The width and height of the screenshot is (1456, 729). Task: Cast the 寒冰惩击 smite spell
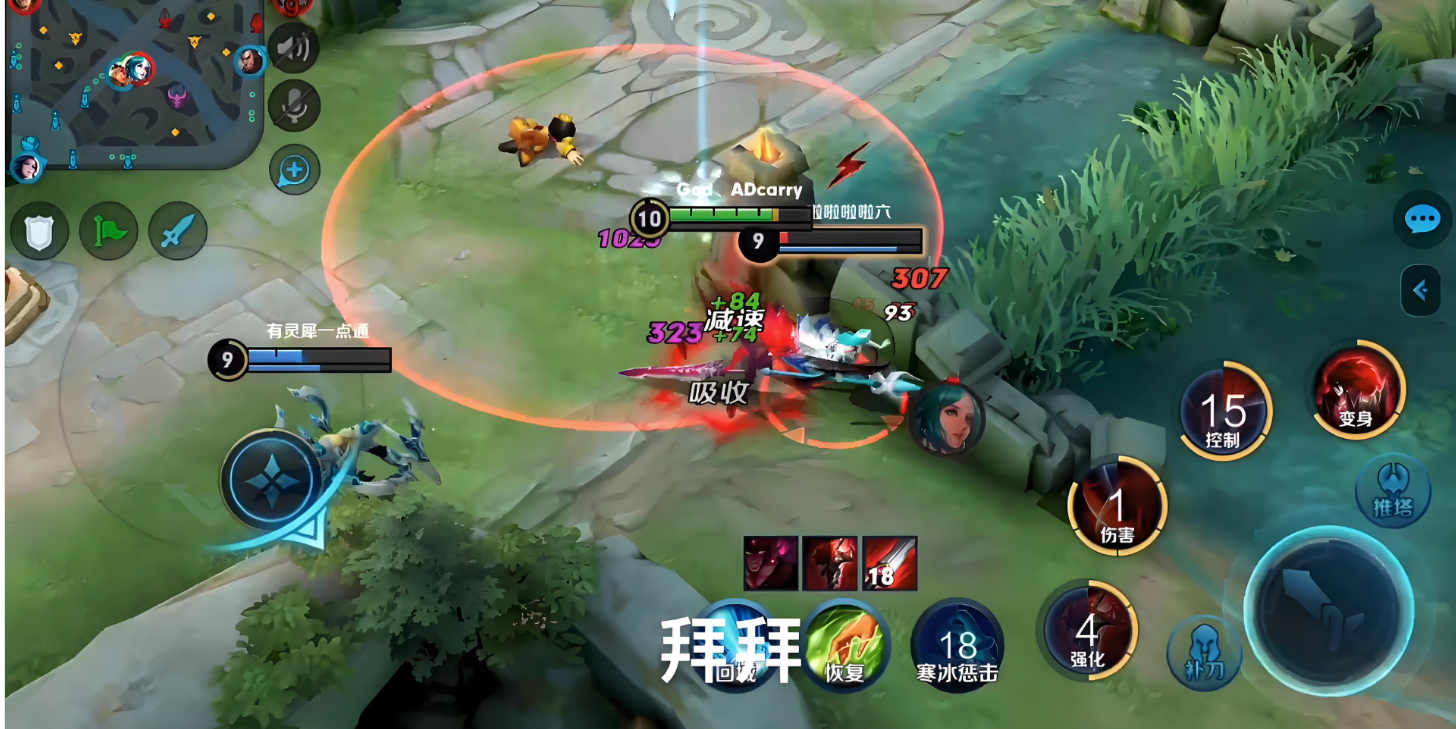pyautogui.click(x=957, y=645)
